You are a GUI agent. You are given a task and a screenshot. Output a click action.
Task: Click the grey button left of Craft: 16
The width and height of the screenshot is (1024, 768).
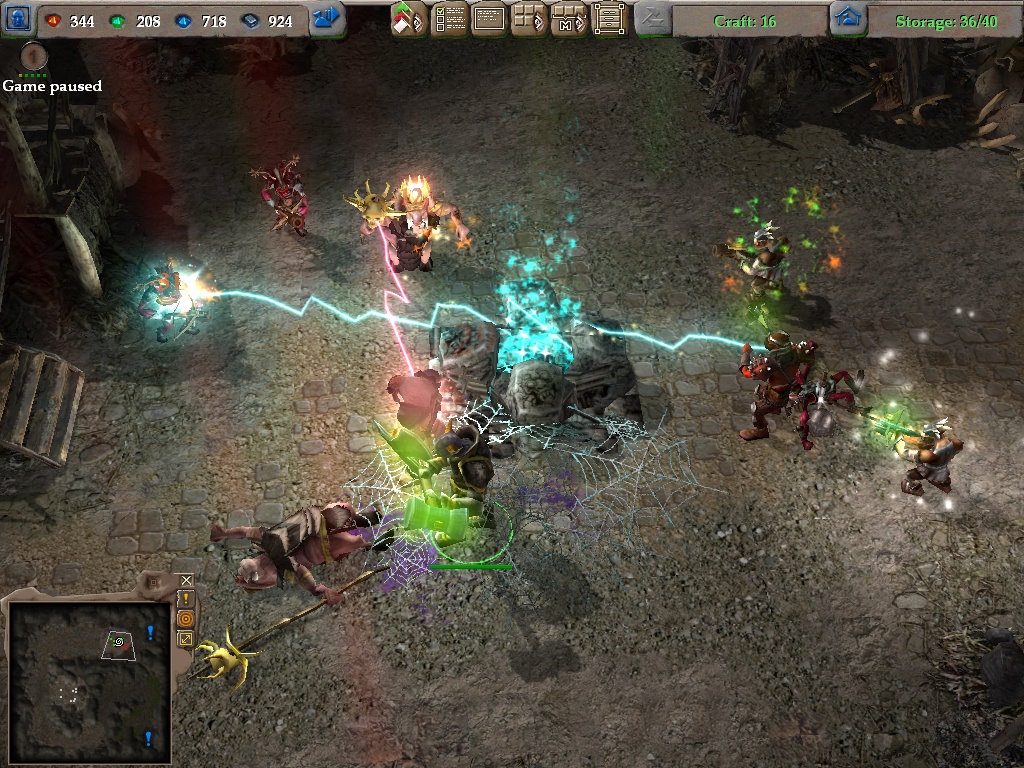[x=653, y=18]
